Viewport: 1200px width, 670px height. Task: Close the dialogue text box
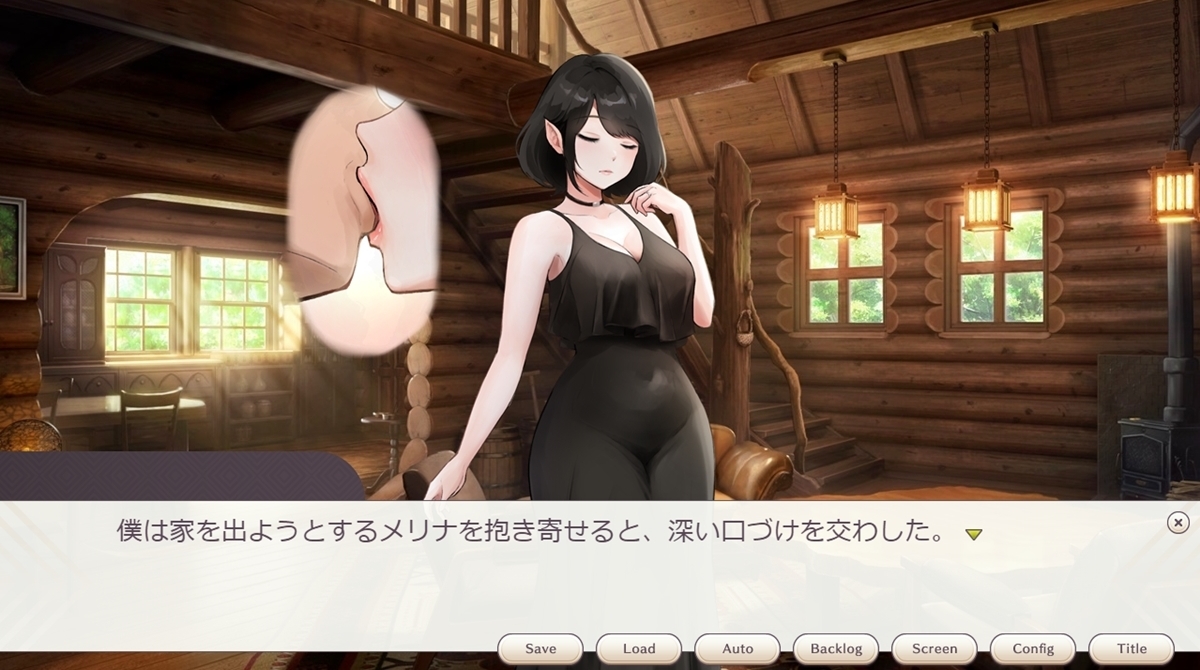point(1178,522)
